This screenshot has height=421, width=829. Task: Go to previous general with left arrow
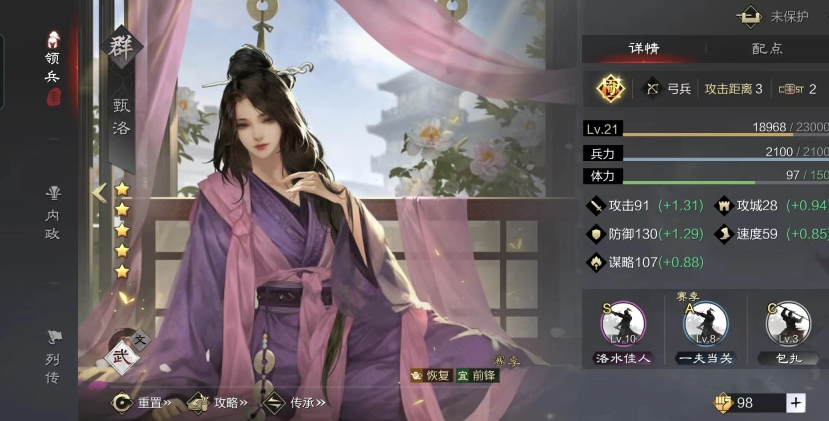point(99,192)
